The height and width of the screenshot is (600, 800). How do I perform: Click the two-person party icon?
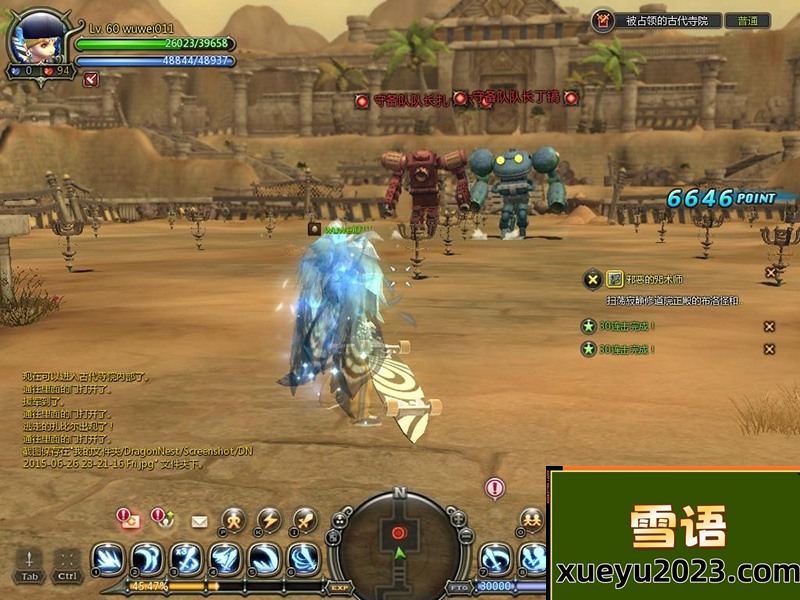pyautogui.click(x=531, y=520)
